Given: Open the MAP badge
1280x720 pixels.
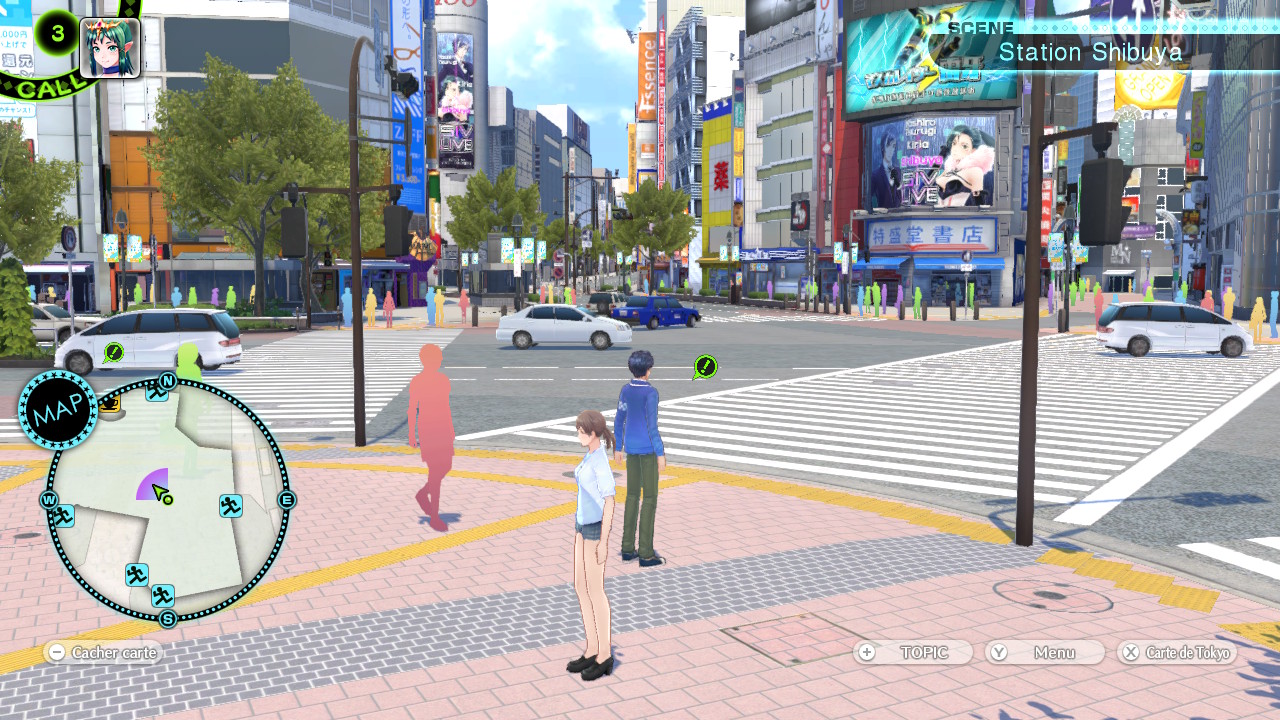Looking at the screenshot, I should click(x=57, y=410).
